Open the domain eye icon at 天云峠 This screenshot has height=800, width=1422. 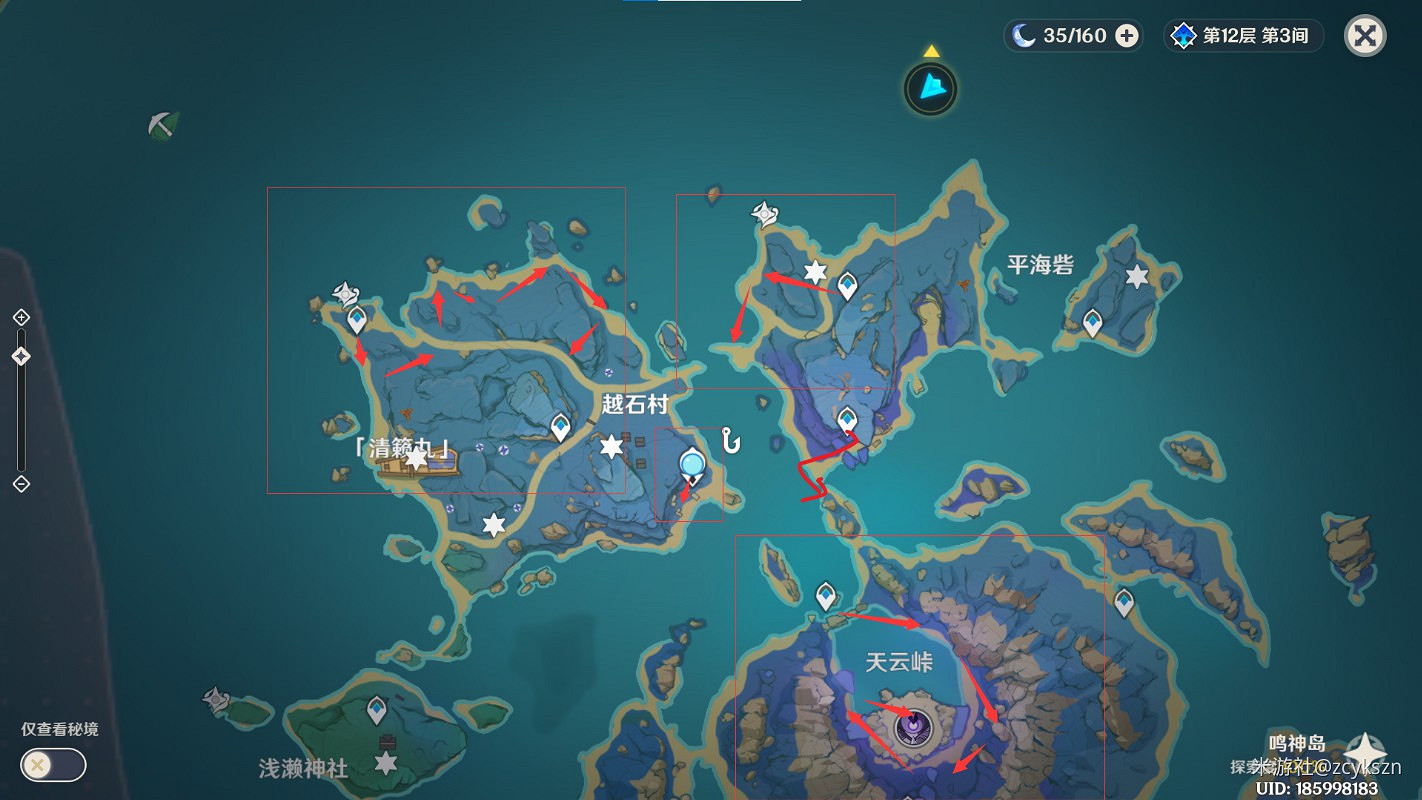pos(913,727)
